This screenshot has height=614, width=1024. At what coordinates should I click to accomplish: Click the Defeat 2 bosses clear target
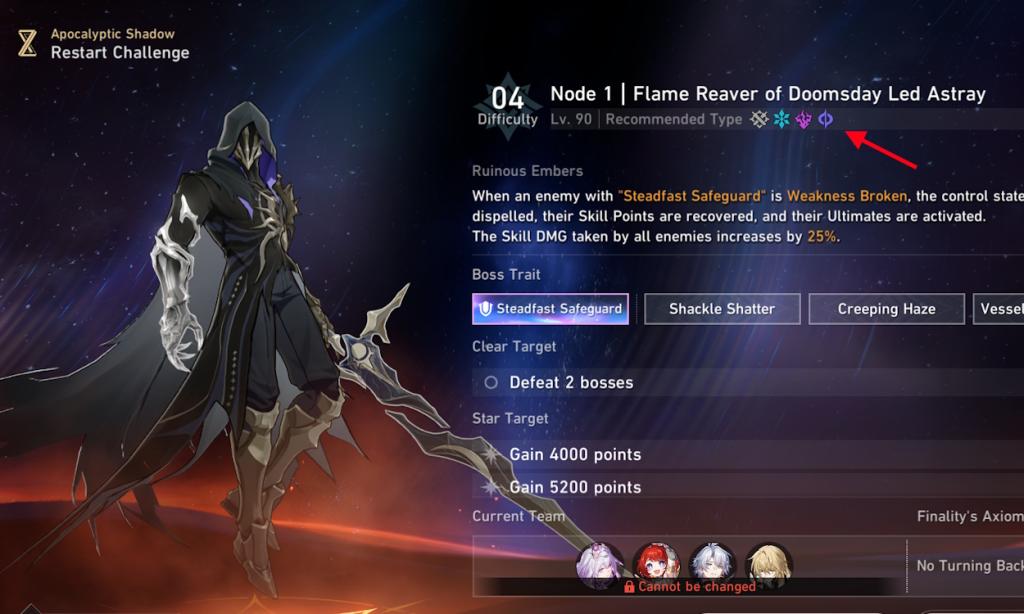point(571,382)
